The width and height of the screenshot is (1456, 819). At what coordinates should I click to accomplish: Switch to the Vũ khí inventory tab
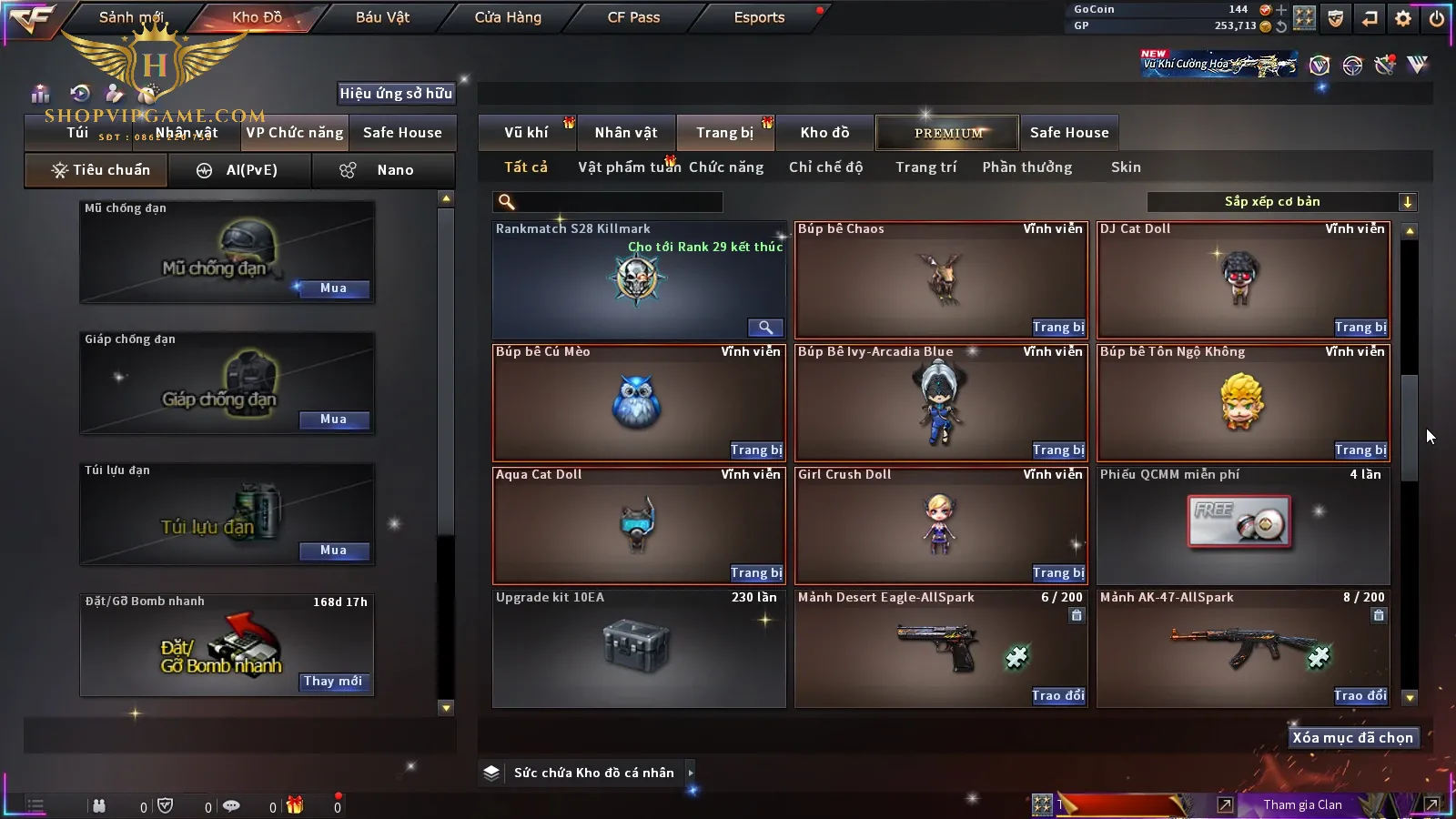(x=526, y=133)
